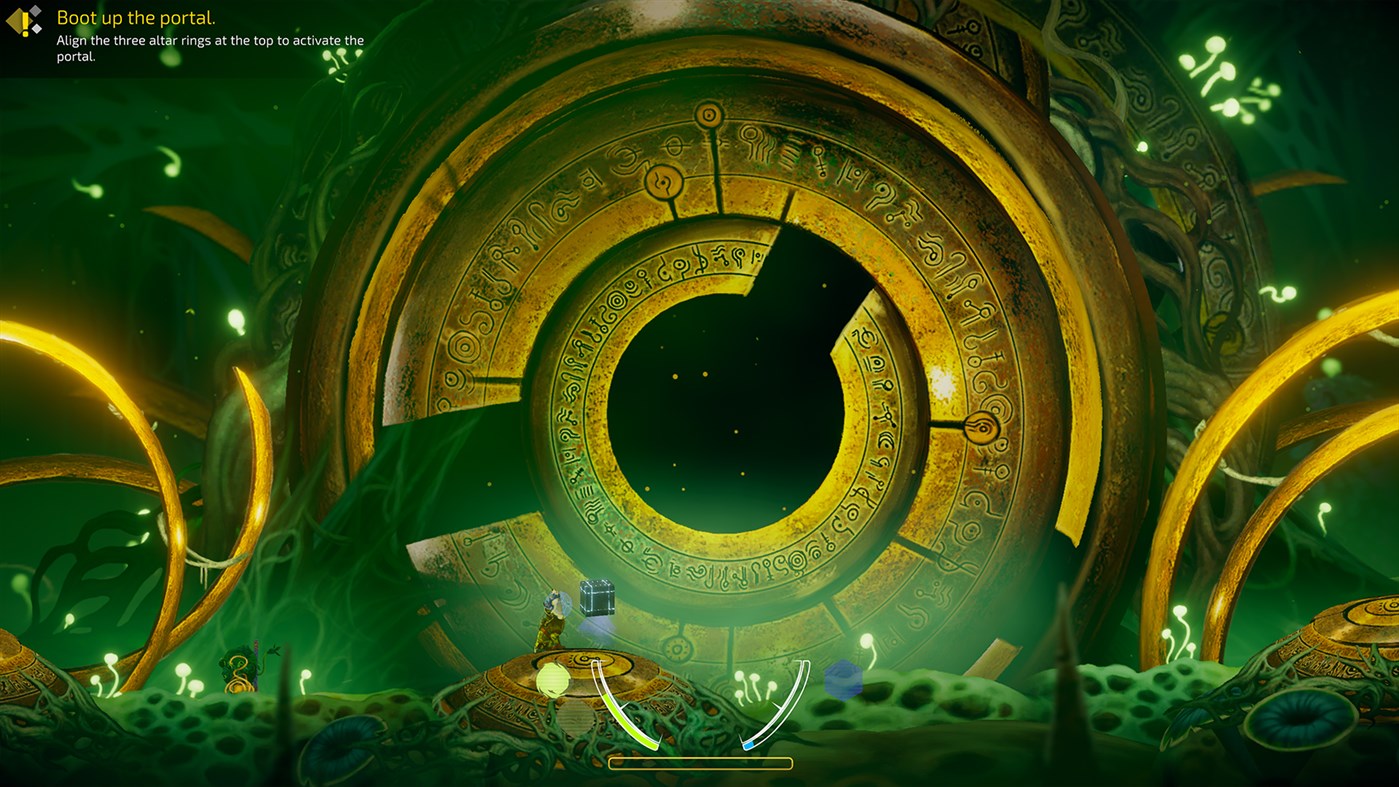Click the blue hexagonal crystal near the gauges

pos(843,679)
